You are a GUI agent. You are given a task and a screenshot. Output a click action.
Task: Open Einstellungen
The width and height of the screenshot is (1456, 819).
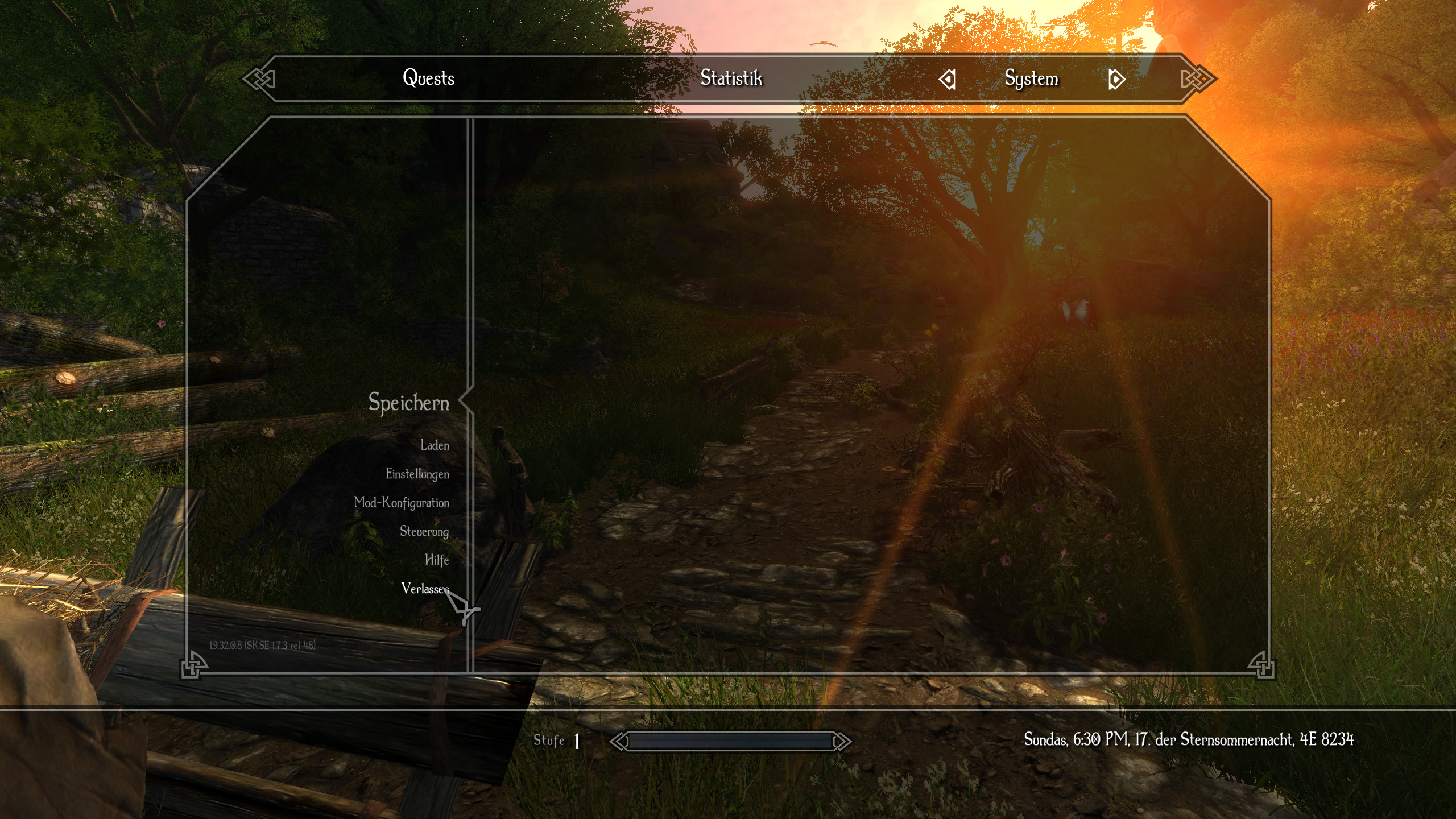(x=417, y=474)
